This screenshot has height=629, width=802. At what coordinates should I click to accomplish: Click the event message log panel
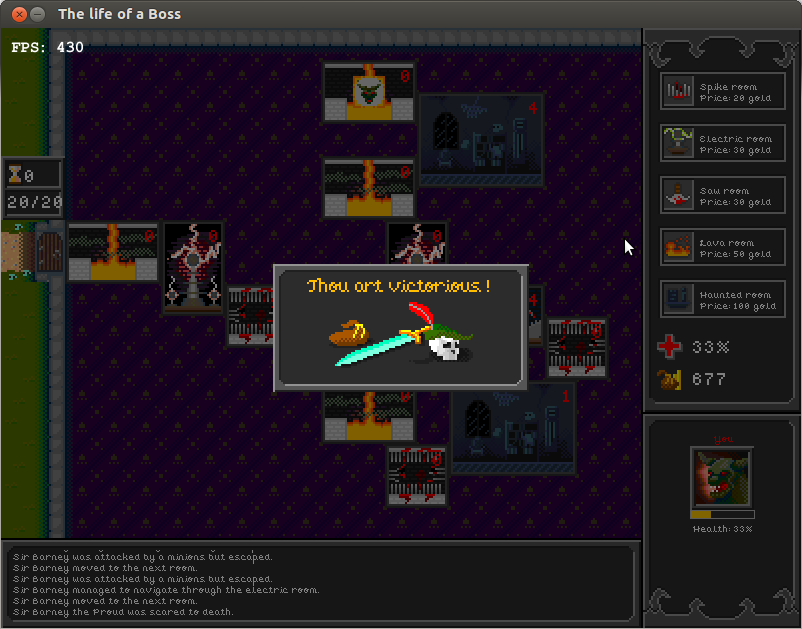(320, 583)
